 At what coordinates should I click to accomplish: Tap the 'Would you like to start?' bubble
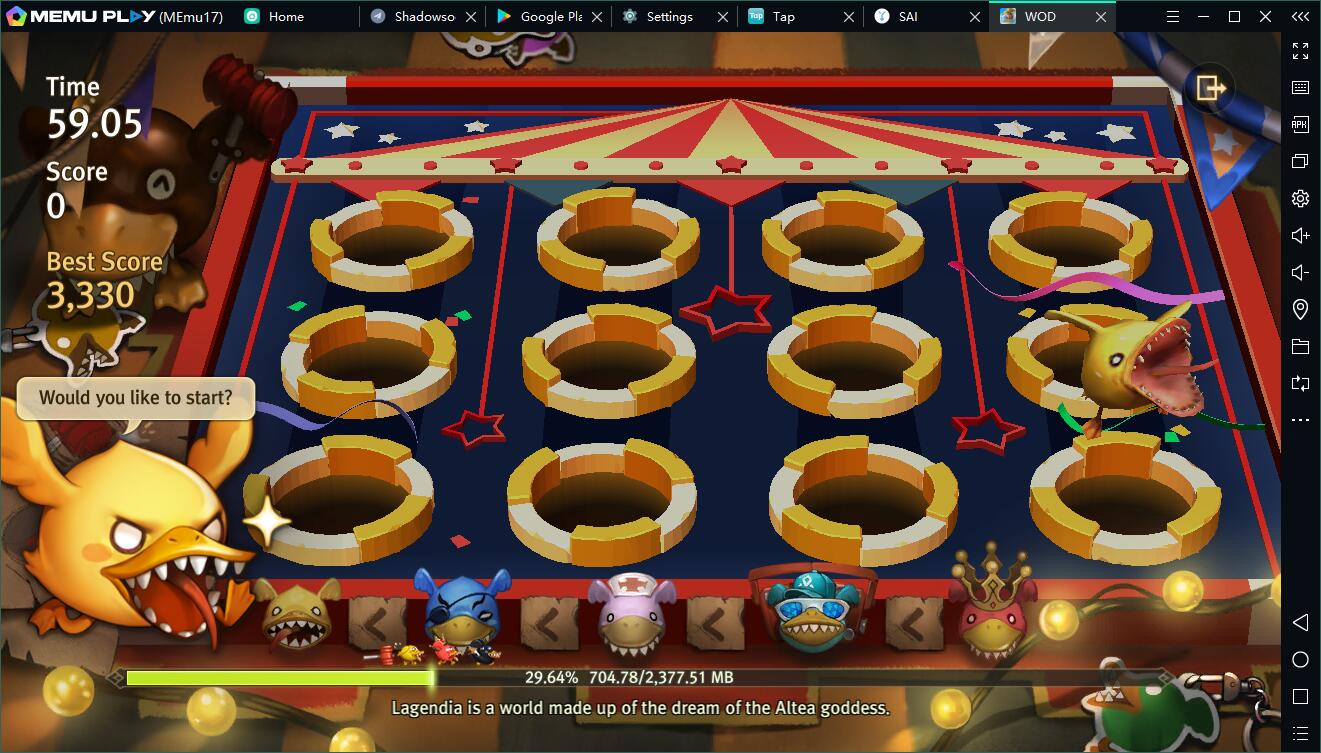click(135, 398)
